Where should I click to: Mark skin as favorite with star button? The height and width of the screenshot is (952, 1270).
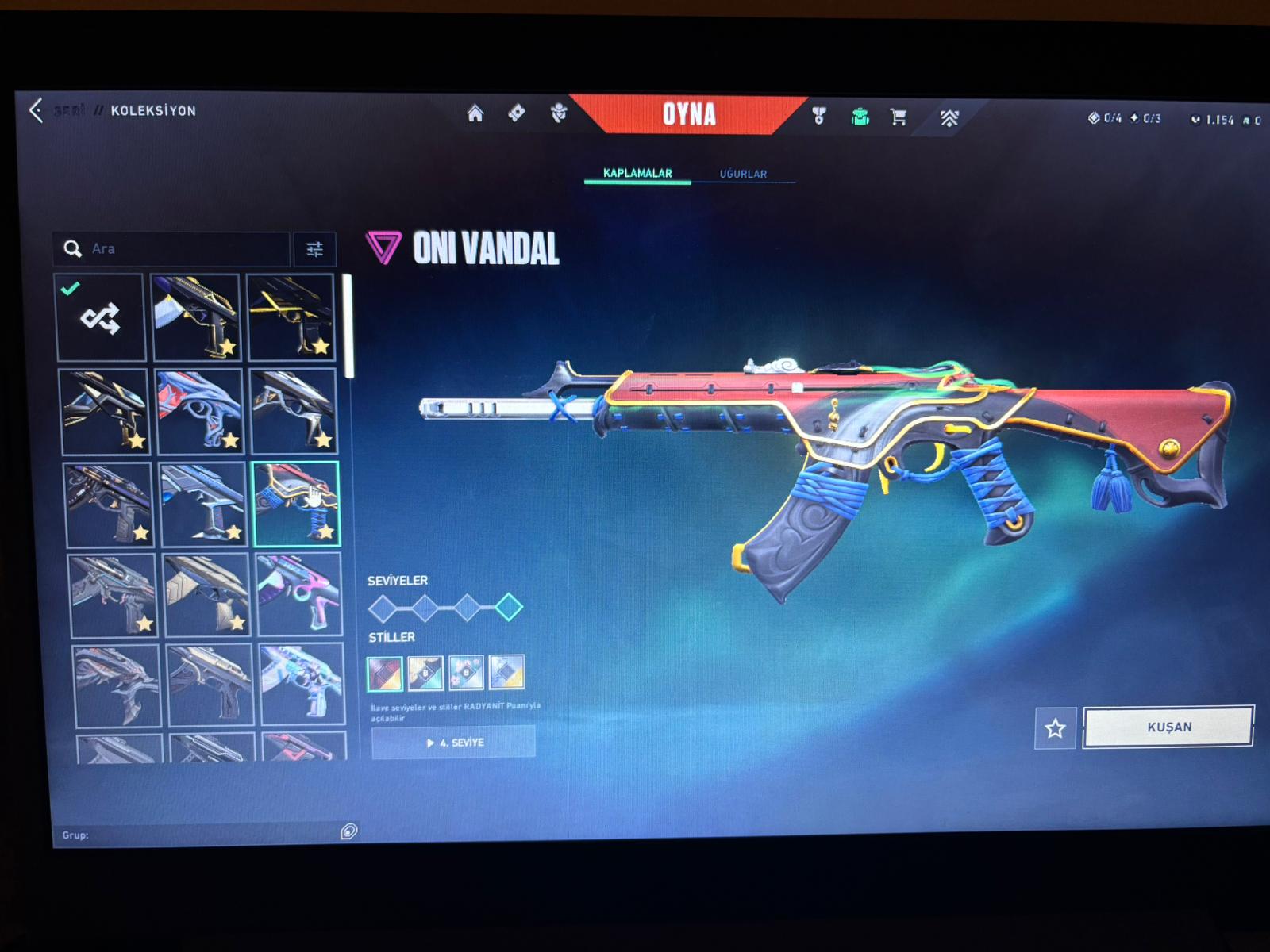pos(1055,728)
